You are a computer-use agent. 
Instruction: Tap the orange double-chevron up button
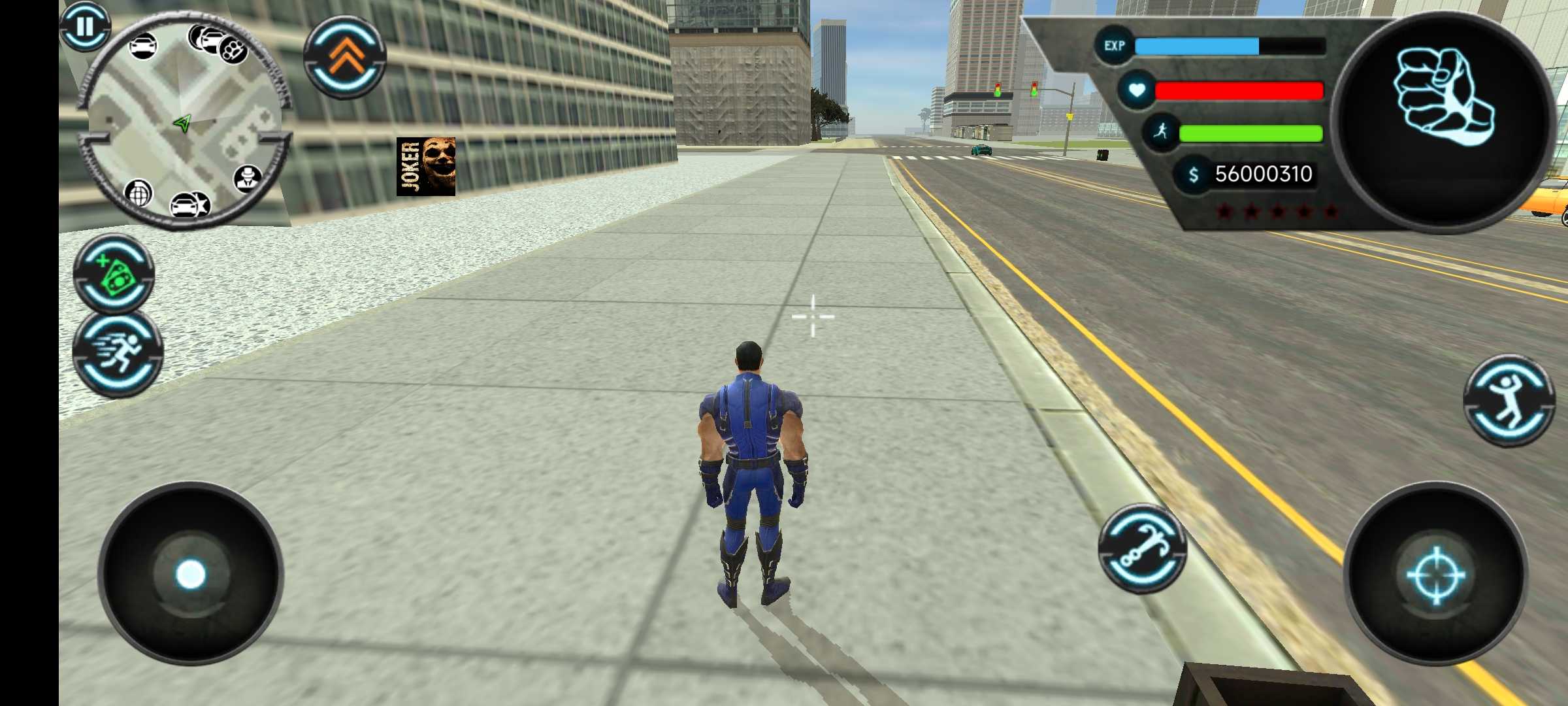(345, 58)
